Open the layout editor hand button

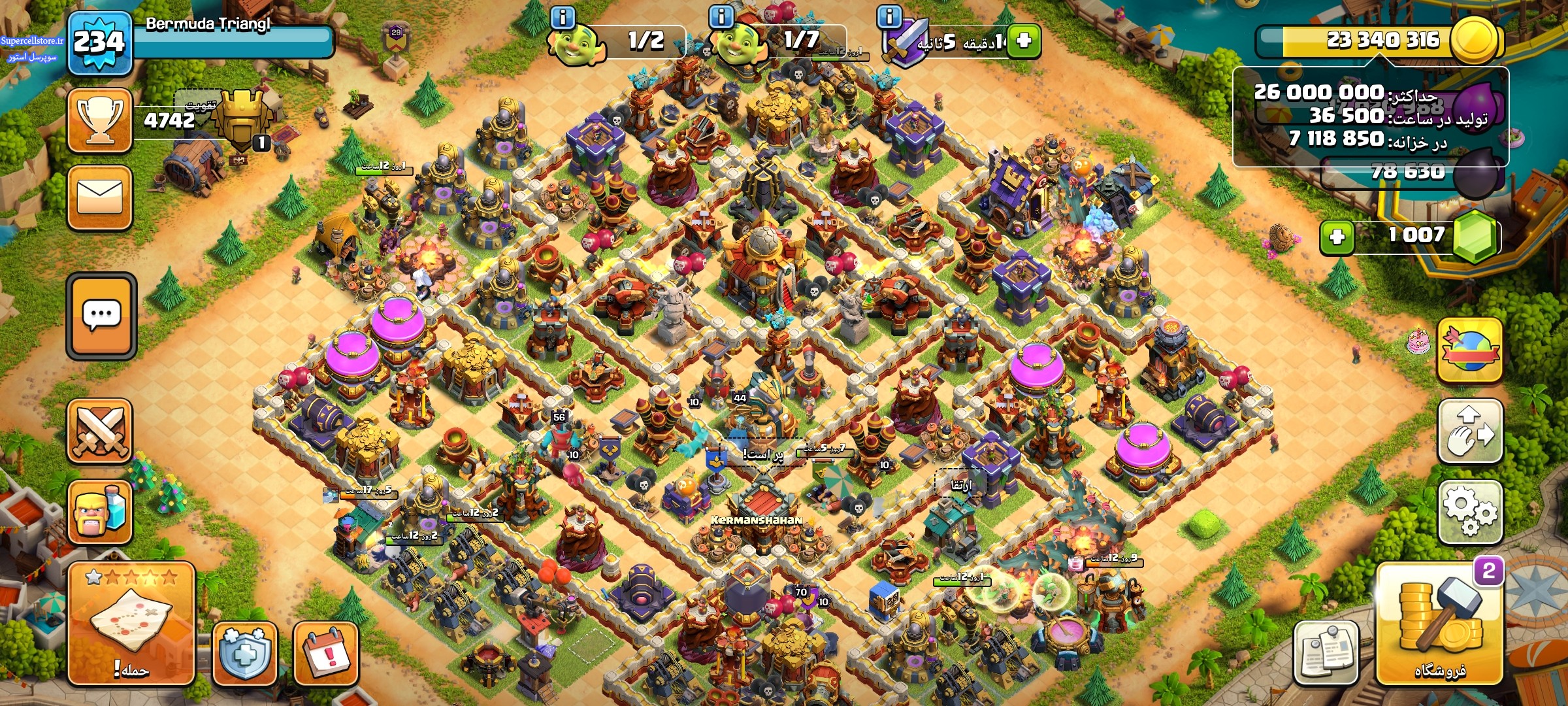point(1470,431)
